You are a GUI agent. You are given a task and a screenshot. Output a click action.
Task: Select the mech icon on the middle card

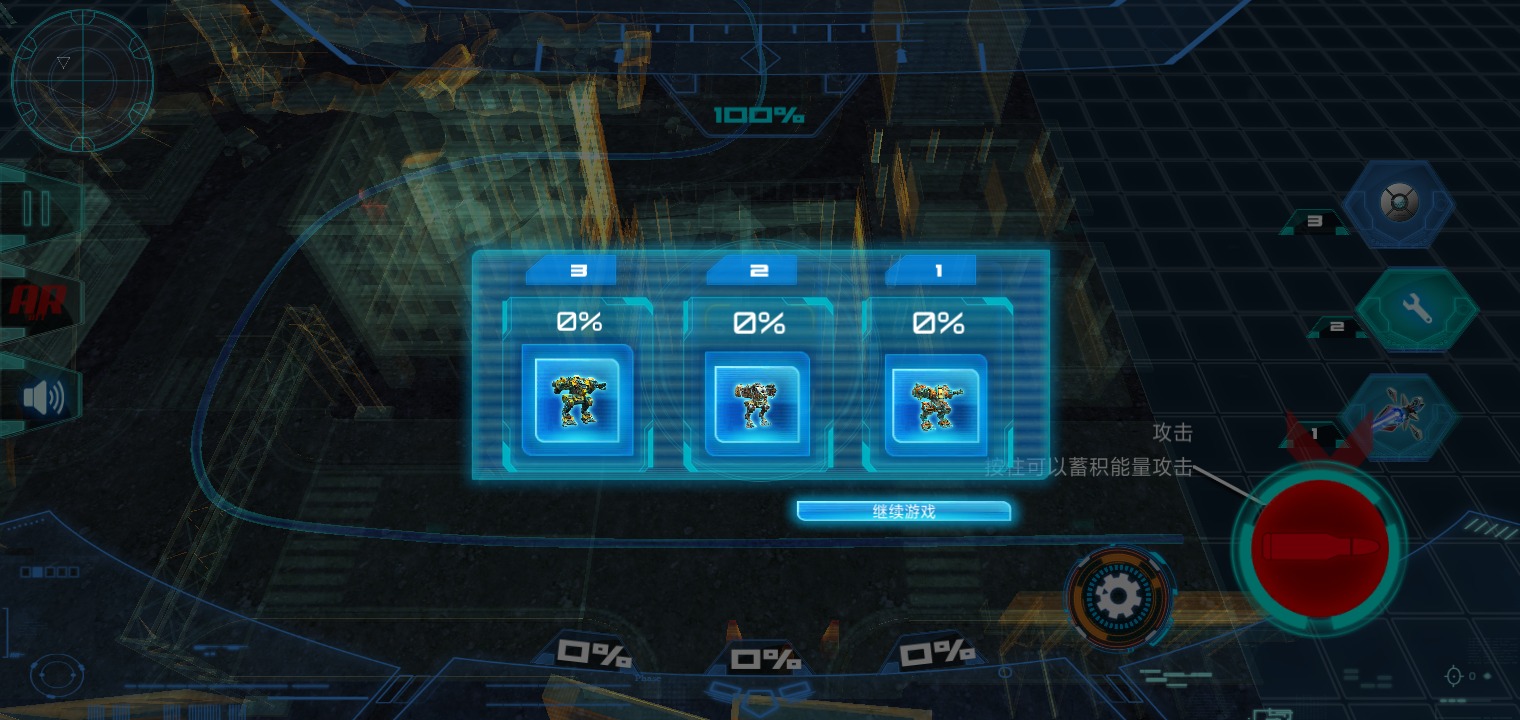click(758, 402)
